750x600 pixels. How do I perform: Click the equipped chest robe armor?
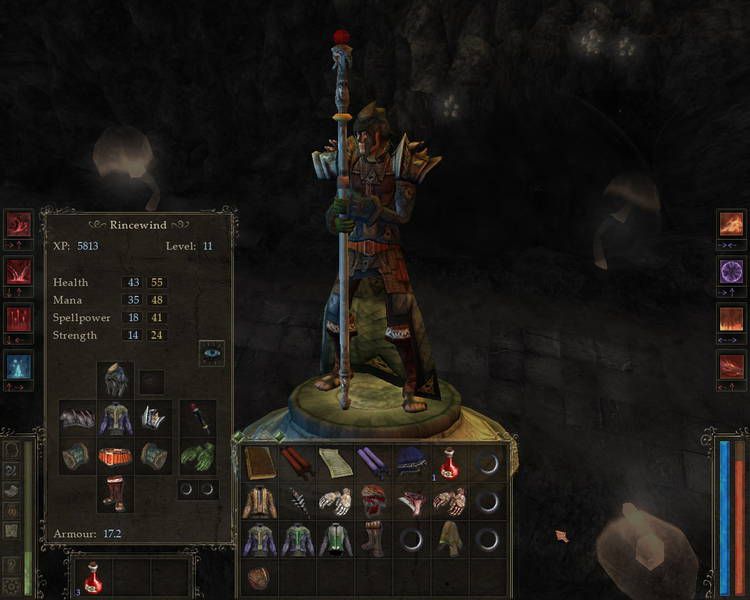[116, 418]
